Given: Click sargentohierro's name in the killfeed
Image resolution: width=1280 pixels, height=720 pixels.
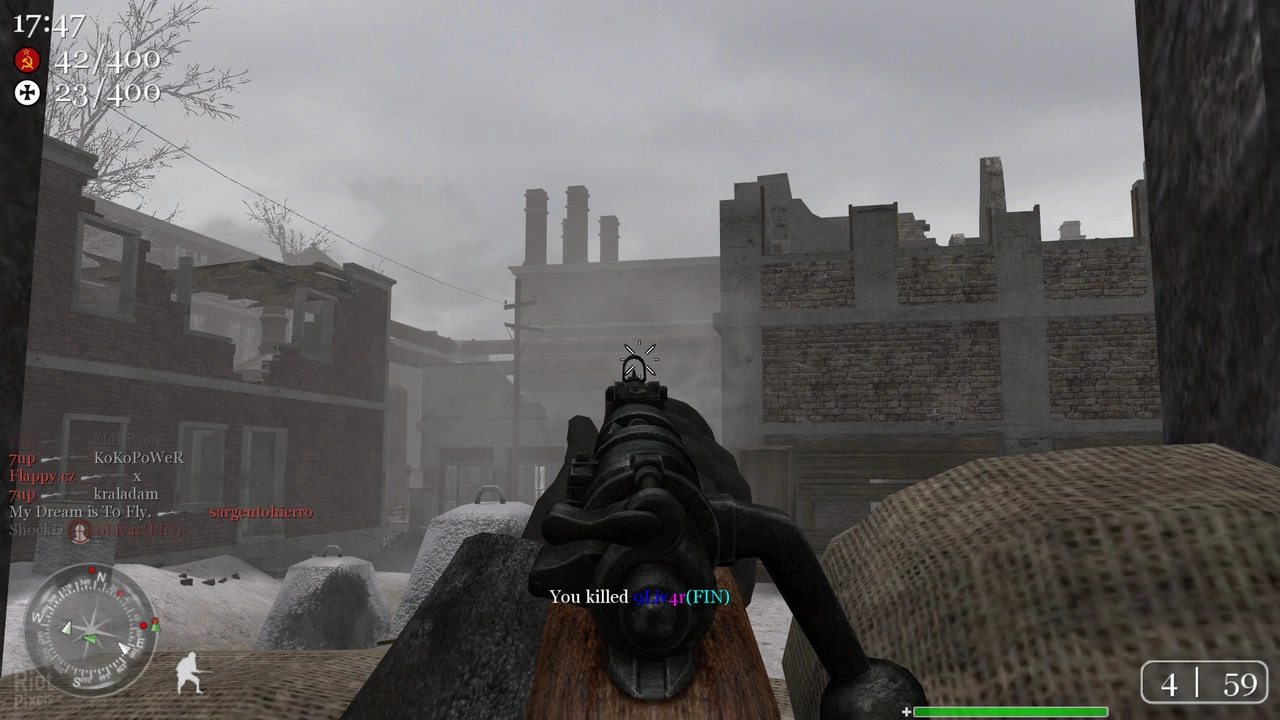Looking at the screenshot, I should tap(260, 511).
